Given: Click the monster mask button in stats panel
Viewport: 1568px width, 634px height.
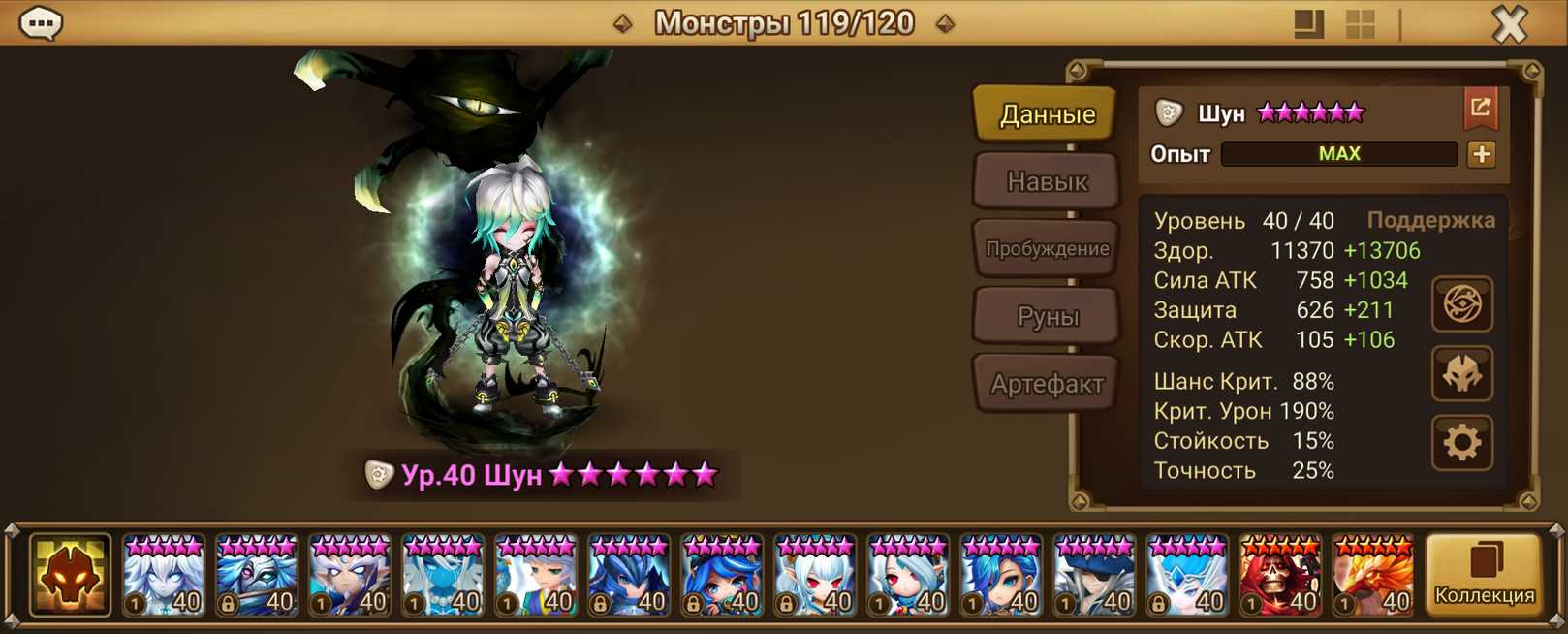Looking at the screenshot, I should [x=1461, y=374].
